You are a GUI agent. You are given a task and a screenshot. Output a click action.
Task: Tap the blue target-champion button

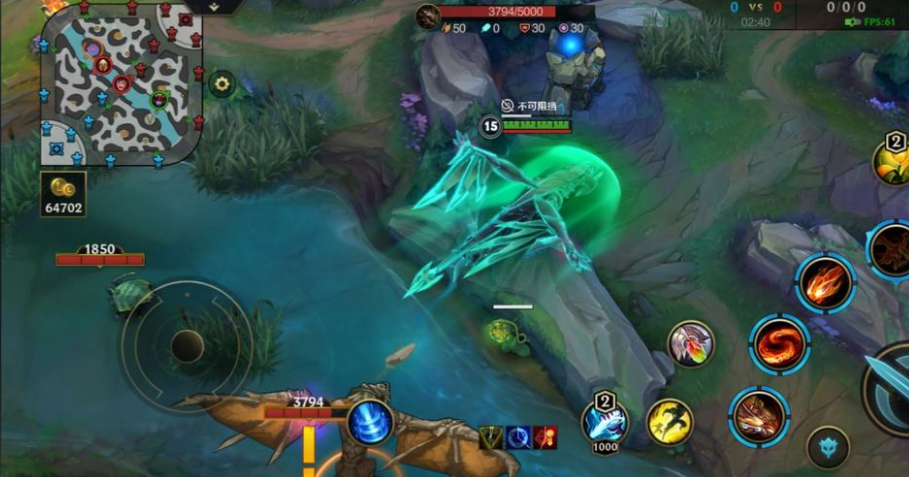[x=828, y=447]
